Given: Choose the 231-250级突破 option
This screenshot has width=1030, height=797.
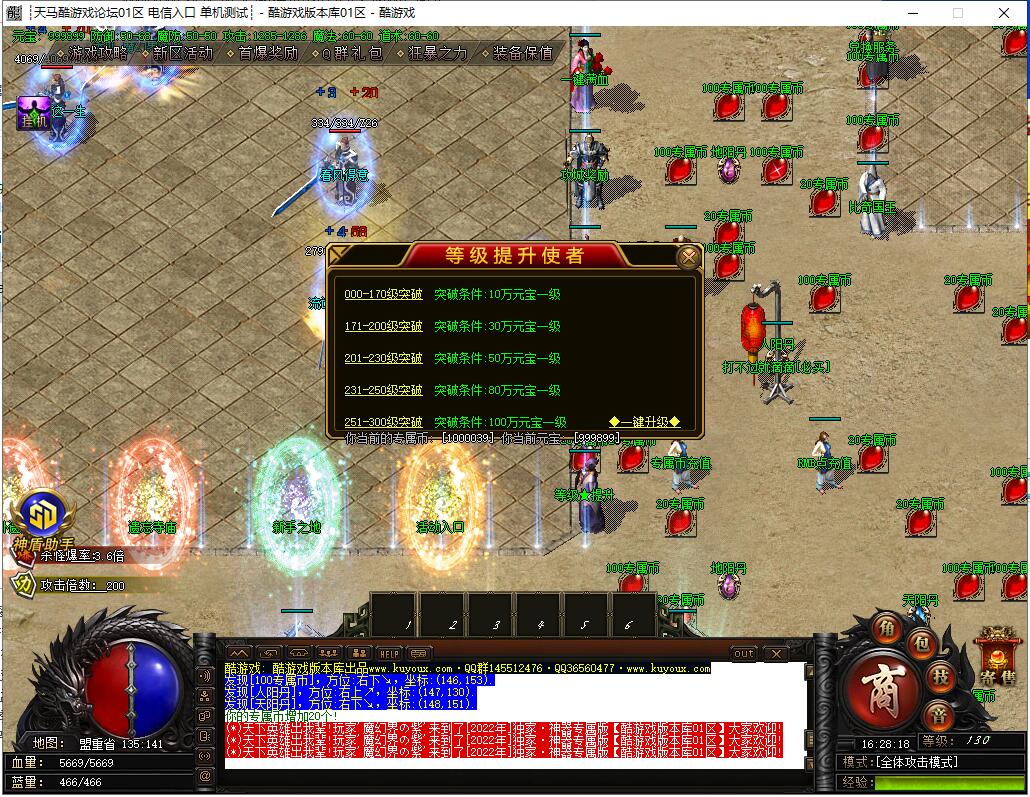Looking at the screenshot, I should click(383, 391).
